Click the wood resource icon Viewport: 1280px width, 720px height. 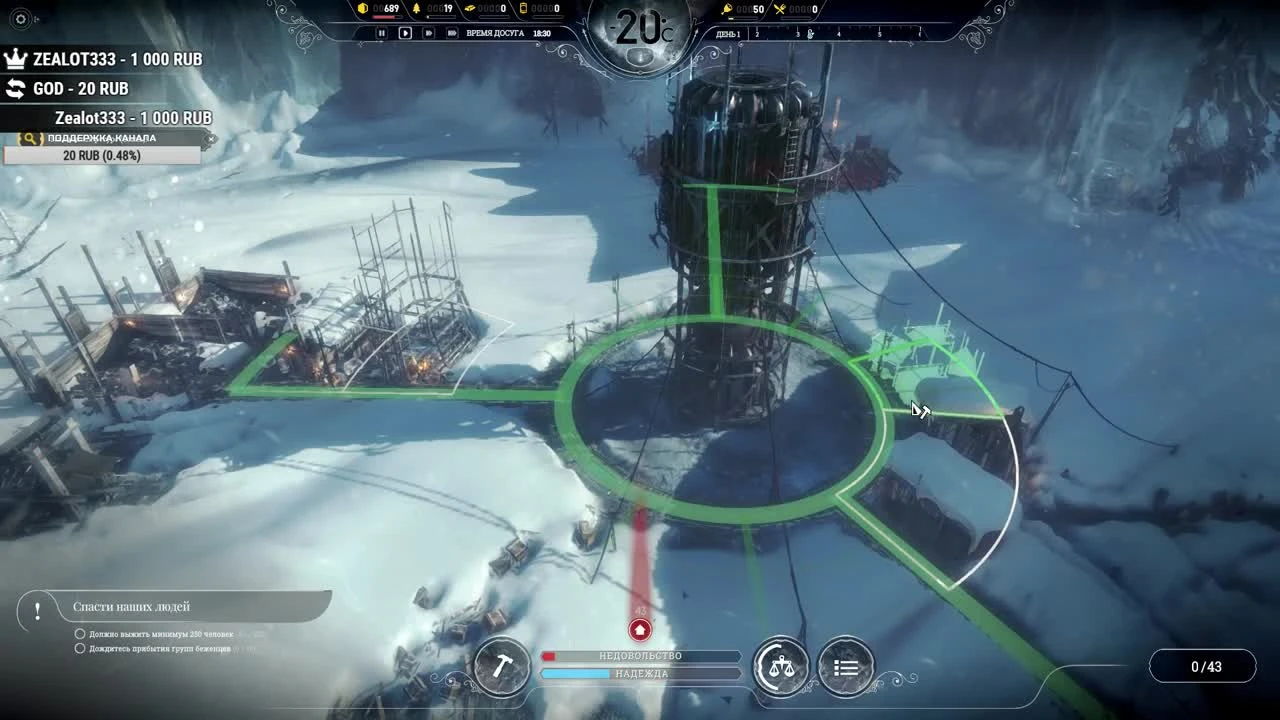(416, 8)
